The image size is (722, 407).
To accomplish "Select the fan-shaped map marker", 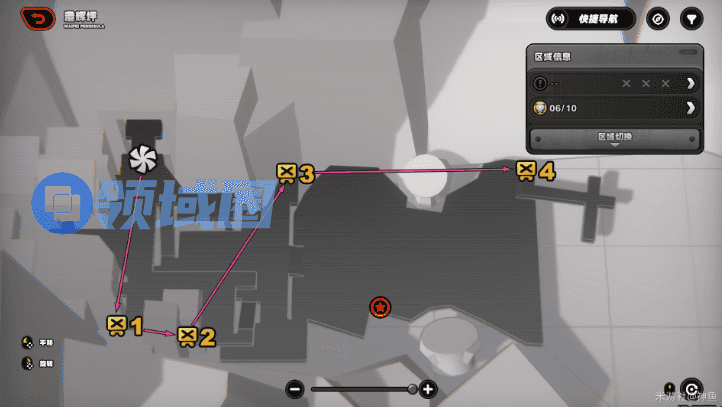I will click(144, 158).
